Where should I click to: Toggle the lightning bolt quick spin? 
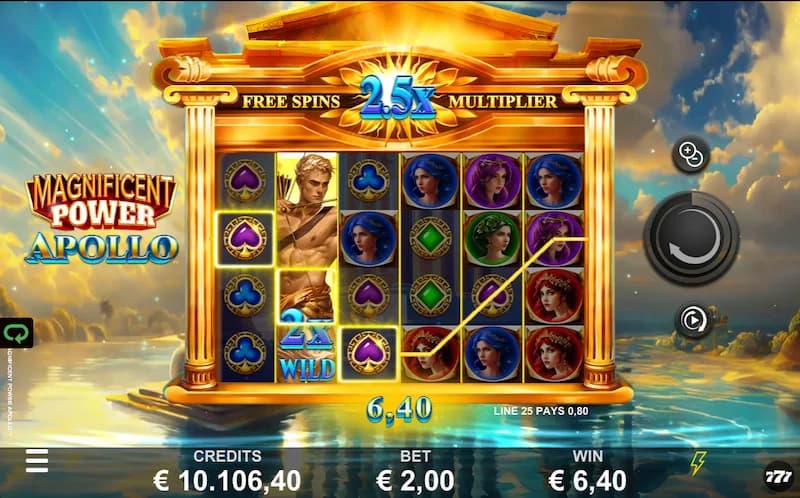pyautogui.click(x=699, y=461)
